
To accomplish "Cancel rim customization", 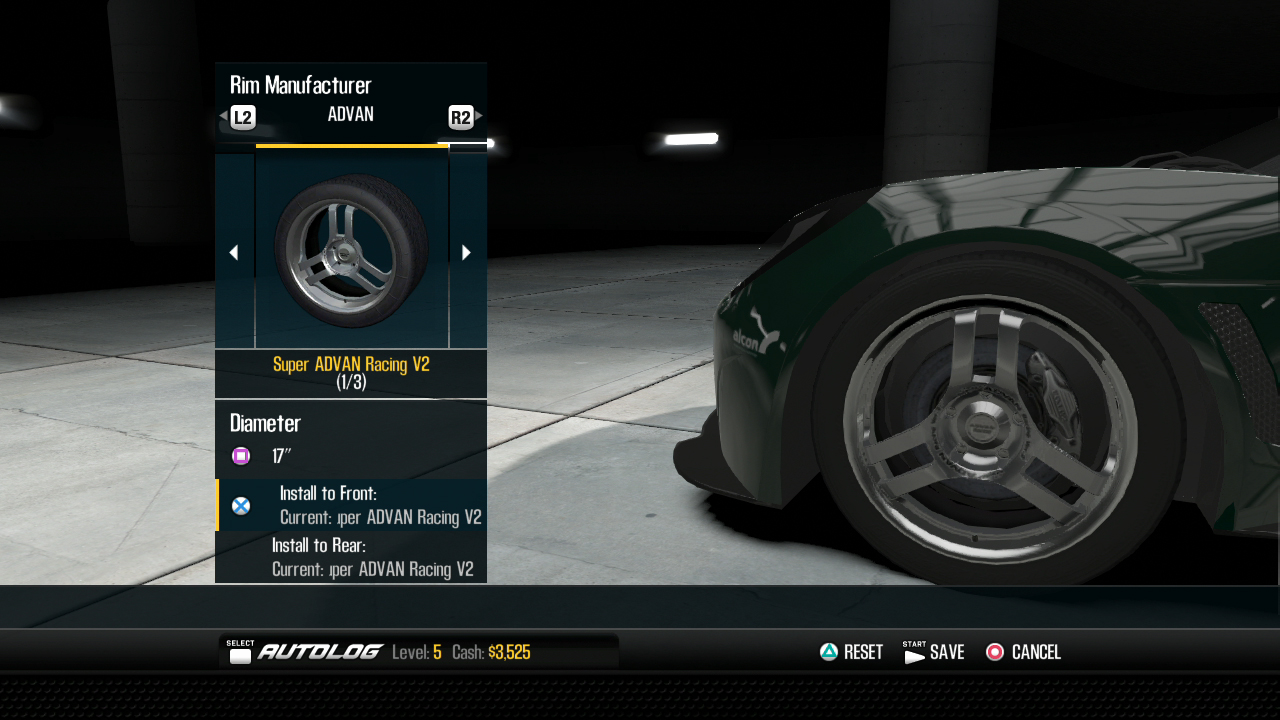I will point(1023,652).
